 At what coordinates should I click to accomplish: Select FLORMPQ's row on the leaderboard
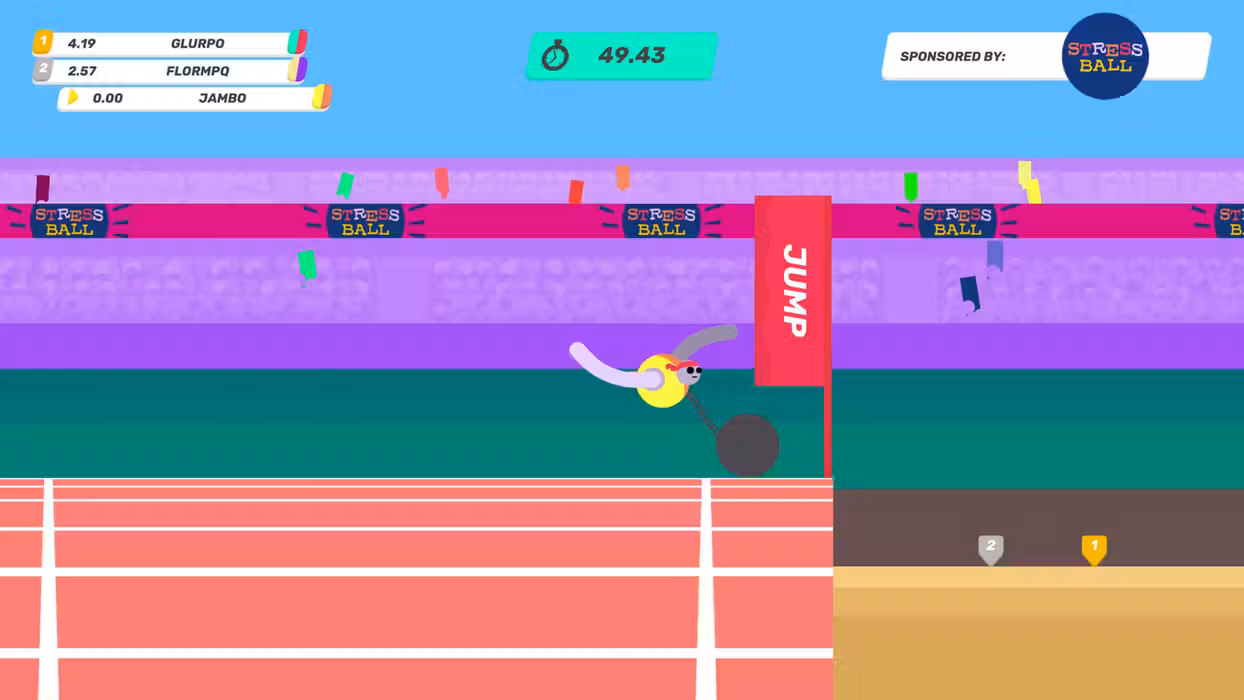[x=170, y=71]
